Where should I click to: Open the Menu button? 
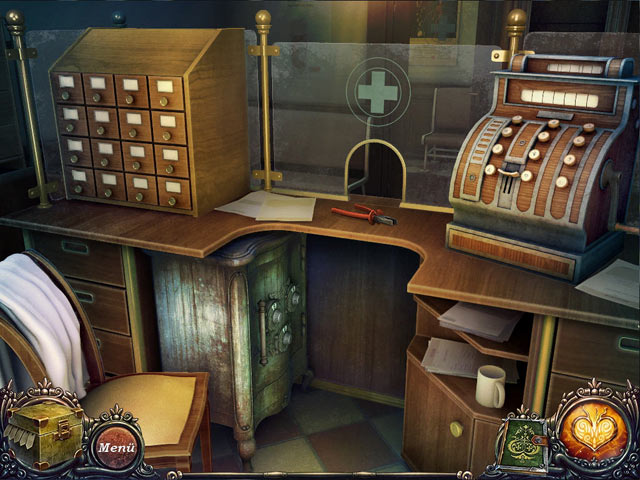118,446
